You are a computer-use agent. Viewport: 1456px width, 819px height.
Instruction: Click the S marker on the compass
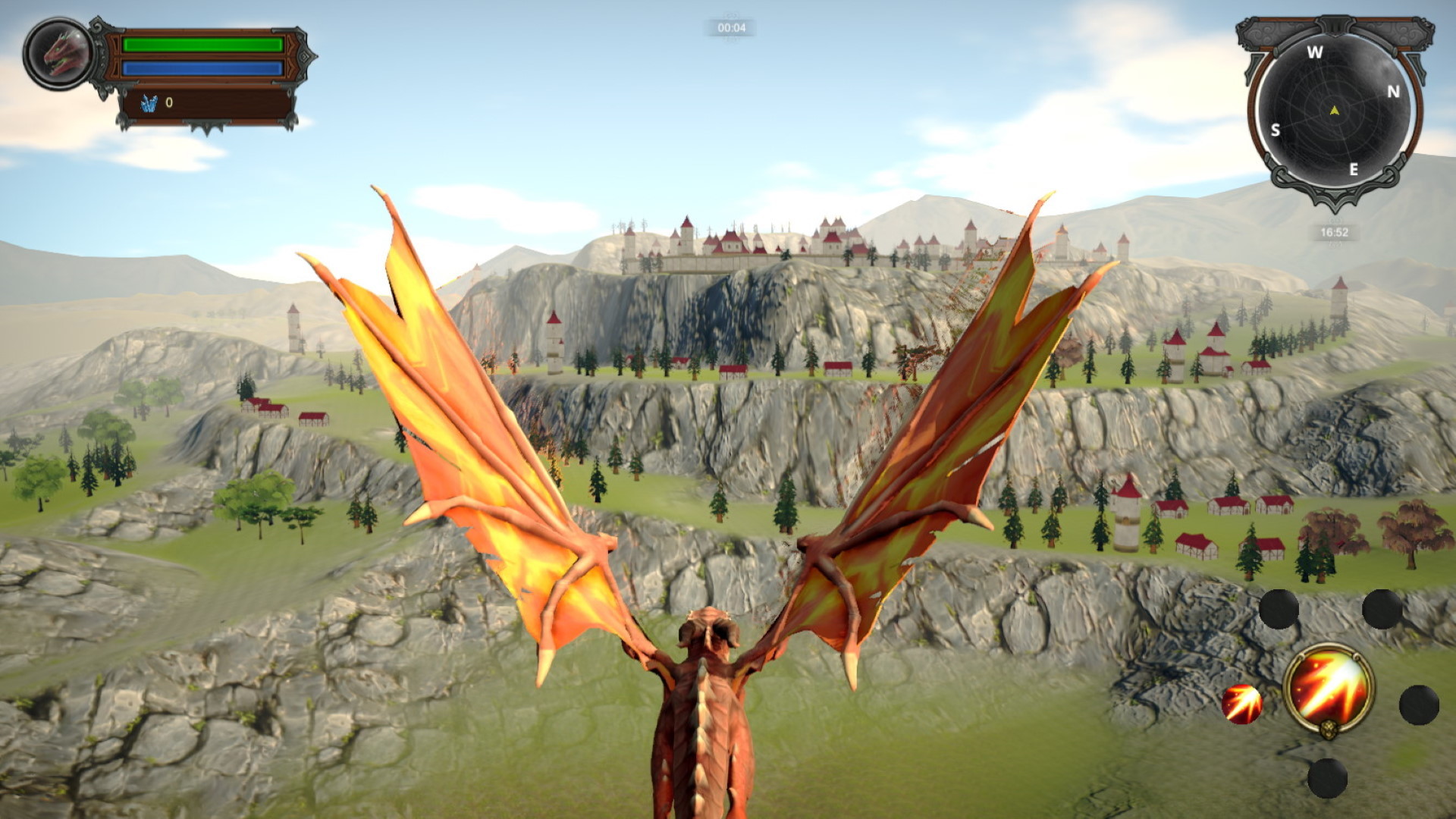pos(1276,130)
